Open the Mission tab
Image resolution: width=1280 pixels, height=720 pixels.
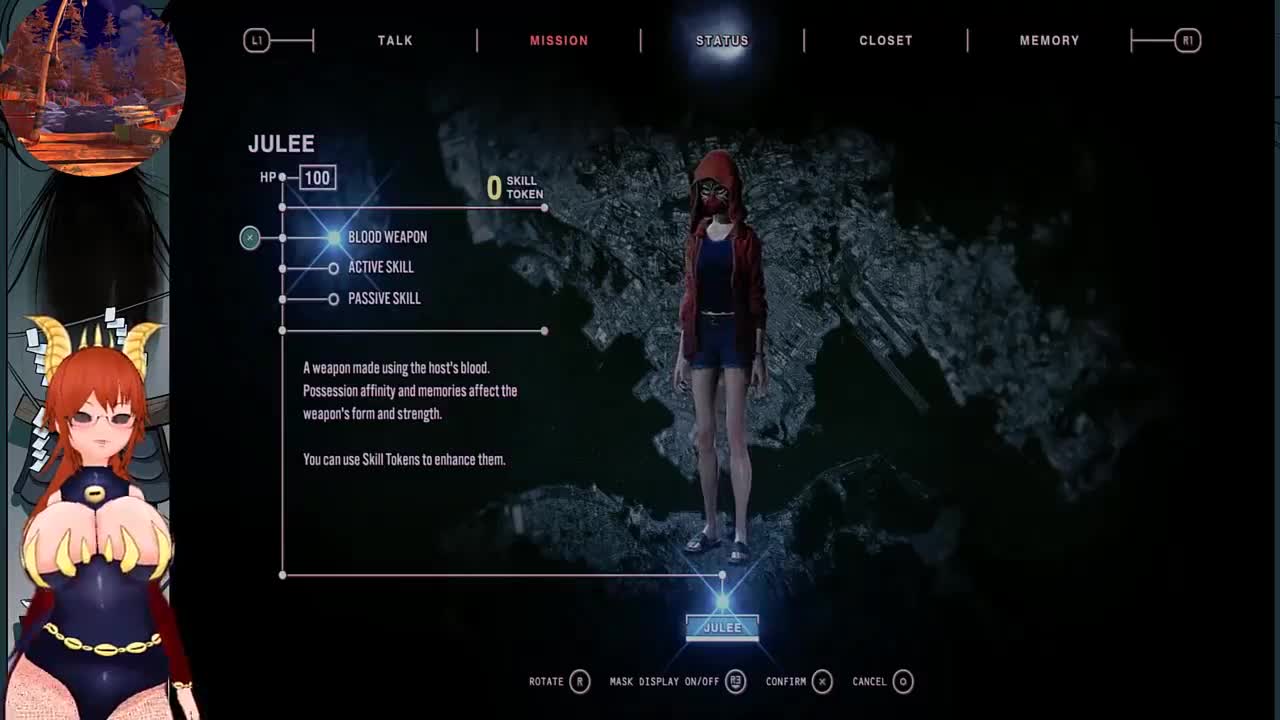(559, 40)
